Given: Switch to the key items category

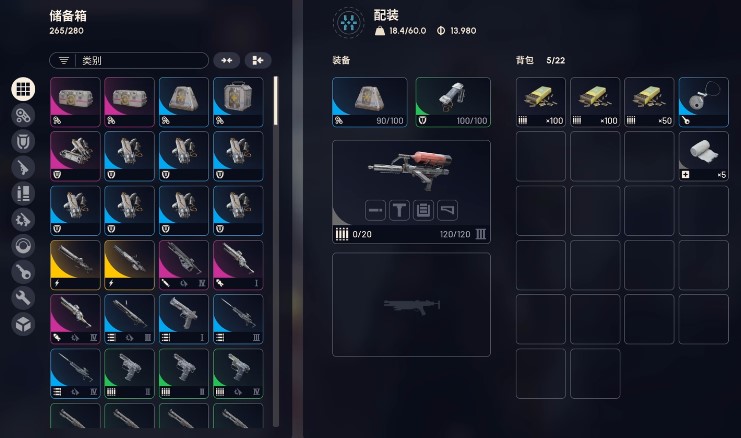Looking at the screenshot, I should click(x=23, y=271).
